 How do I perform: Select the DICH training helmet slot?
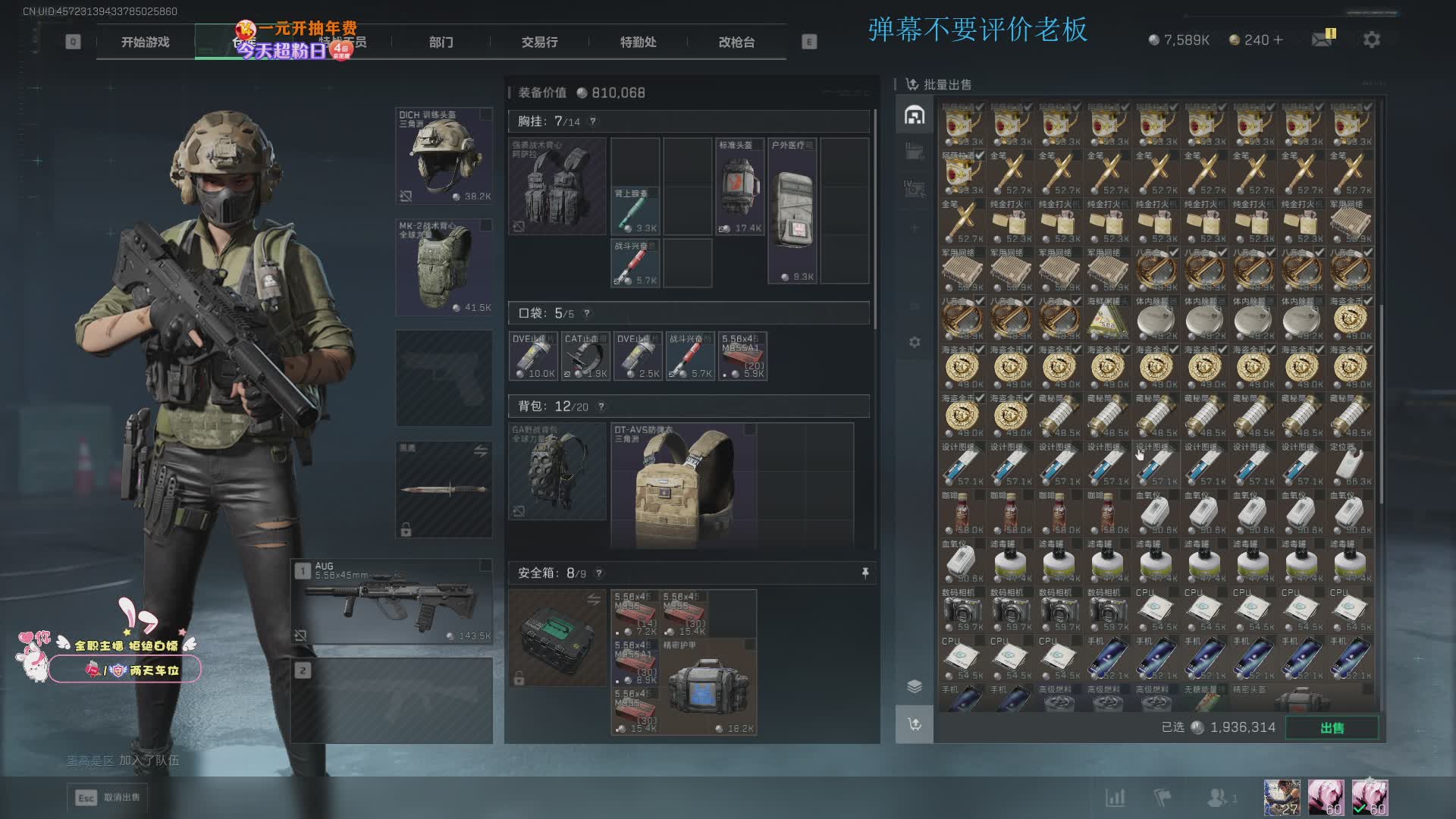(x=444, y=156)
